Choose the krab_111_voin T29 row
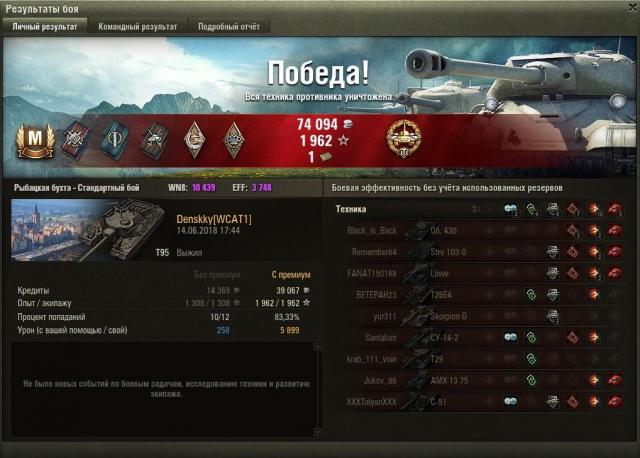The height and width of the screenshot is (458, 640). point(480,358)
